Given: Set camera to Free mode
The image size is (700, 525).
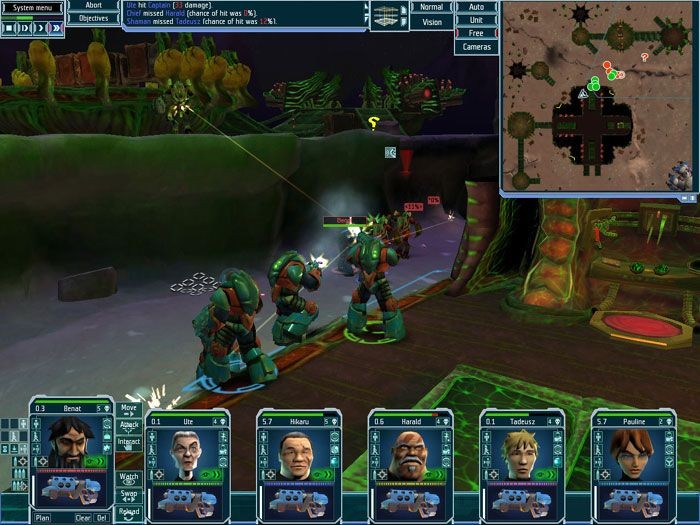Looking at the screenshot, I should [476, 33].
